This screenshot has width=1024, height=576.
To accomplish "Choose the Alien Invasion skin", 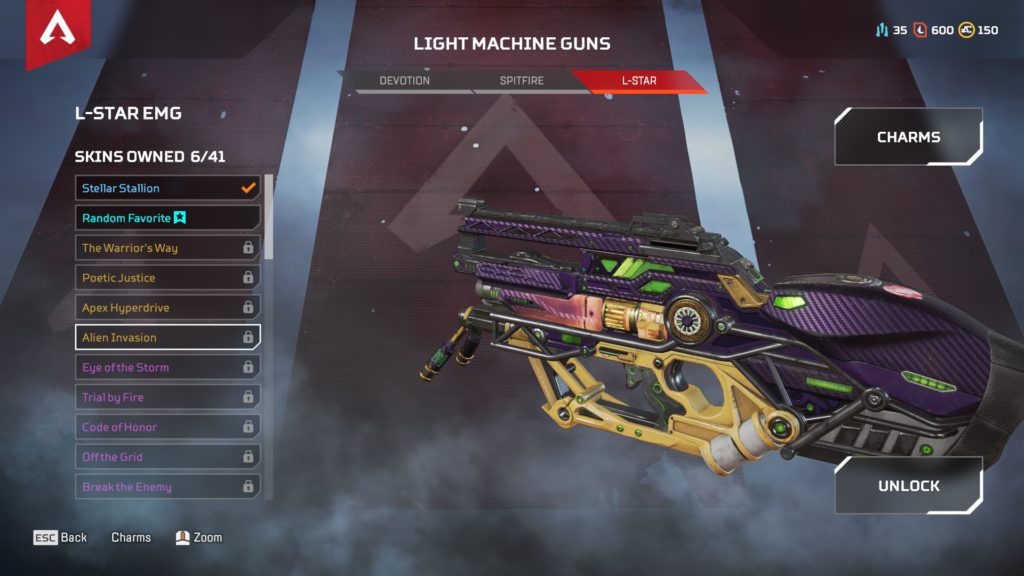I will (167, 337).
